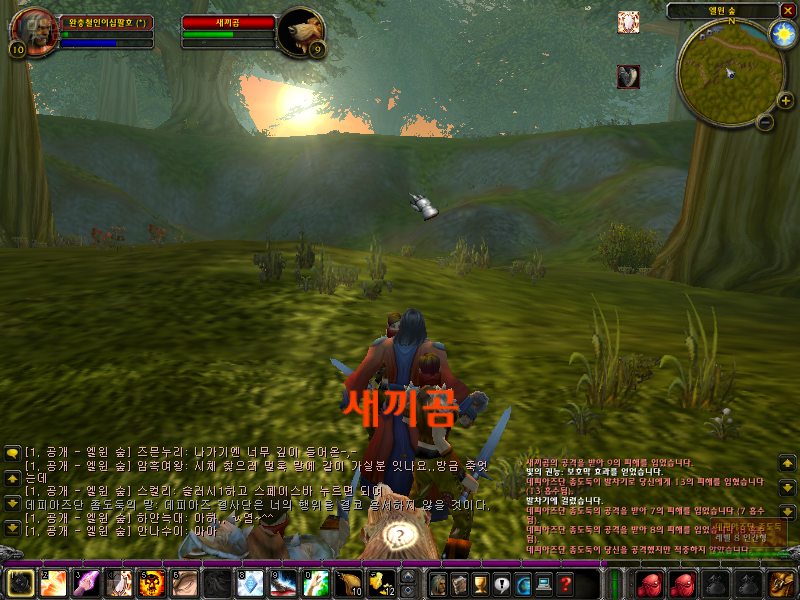Open the red question mark help button
The width and height of the screenshot is (800, 600).
(x=565, y=584)
